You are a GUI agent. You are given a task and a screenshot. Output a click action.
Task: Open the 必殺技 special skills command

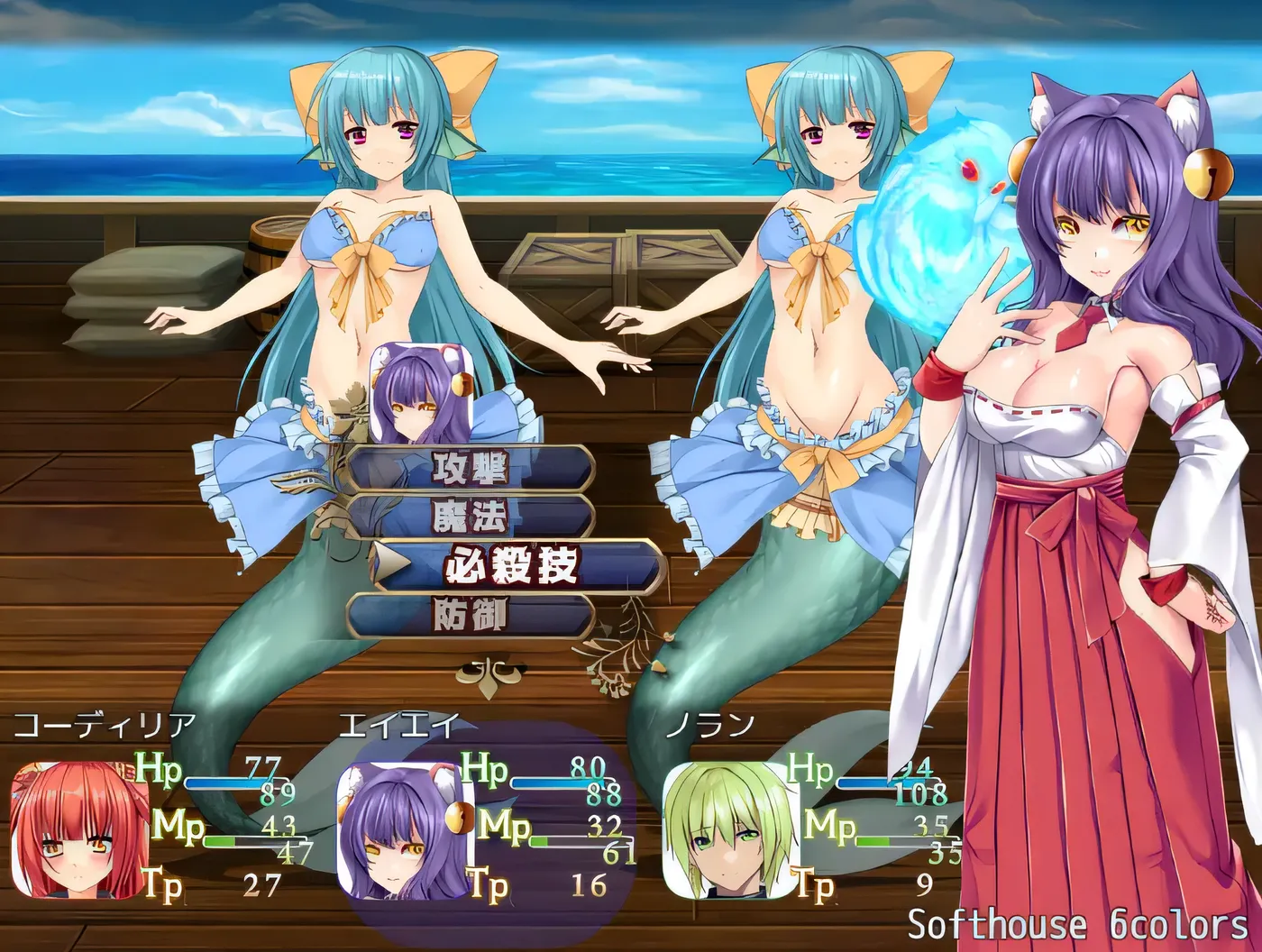click(511, 566)
